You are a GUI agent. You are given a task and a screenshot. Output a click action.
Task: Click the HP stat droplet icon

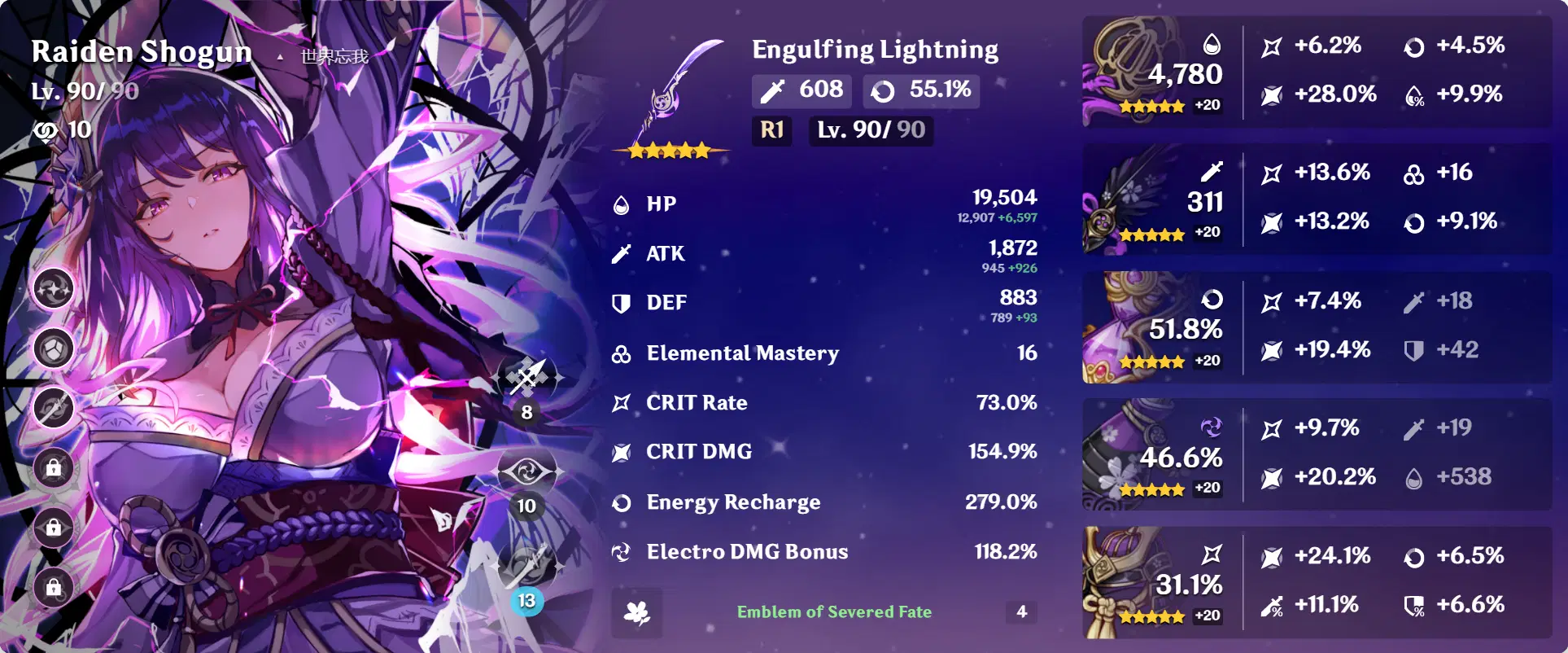pyautogui.click(x=622, y=204)
